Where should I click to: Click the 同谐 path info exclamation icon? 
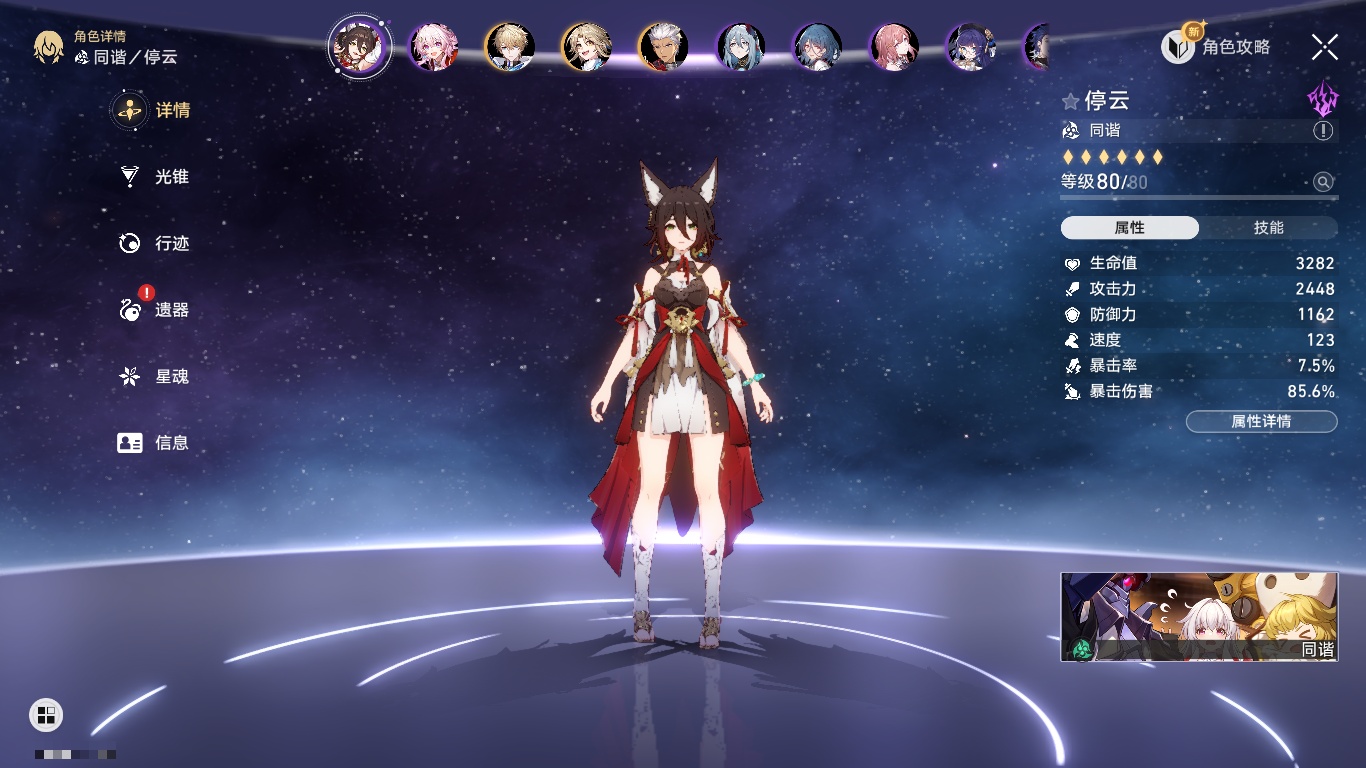1323,131
